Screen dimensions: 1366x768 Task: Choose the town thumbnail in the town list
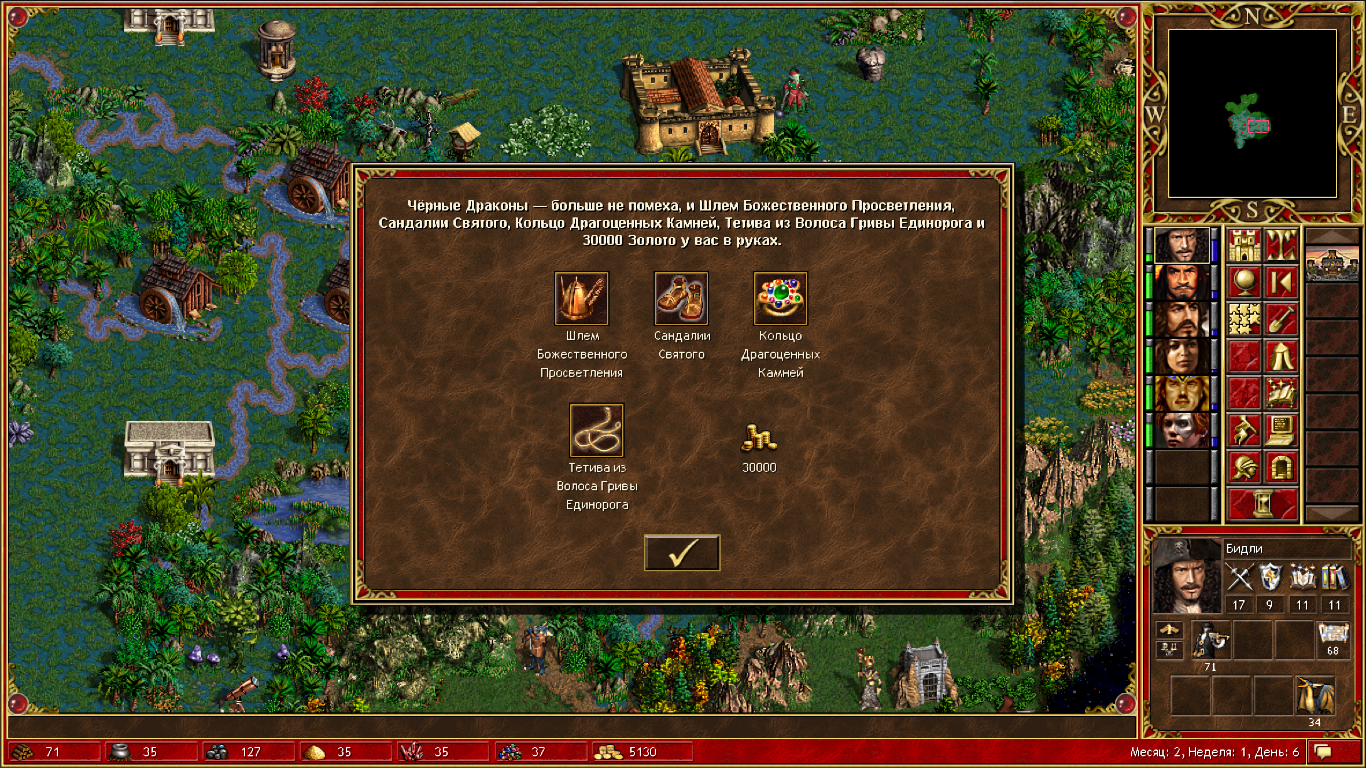(1333, 263)
